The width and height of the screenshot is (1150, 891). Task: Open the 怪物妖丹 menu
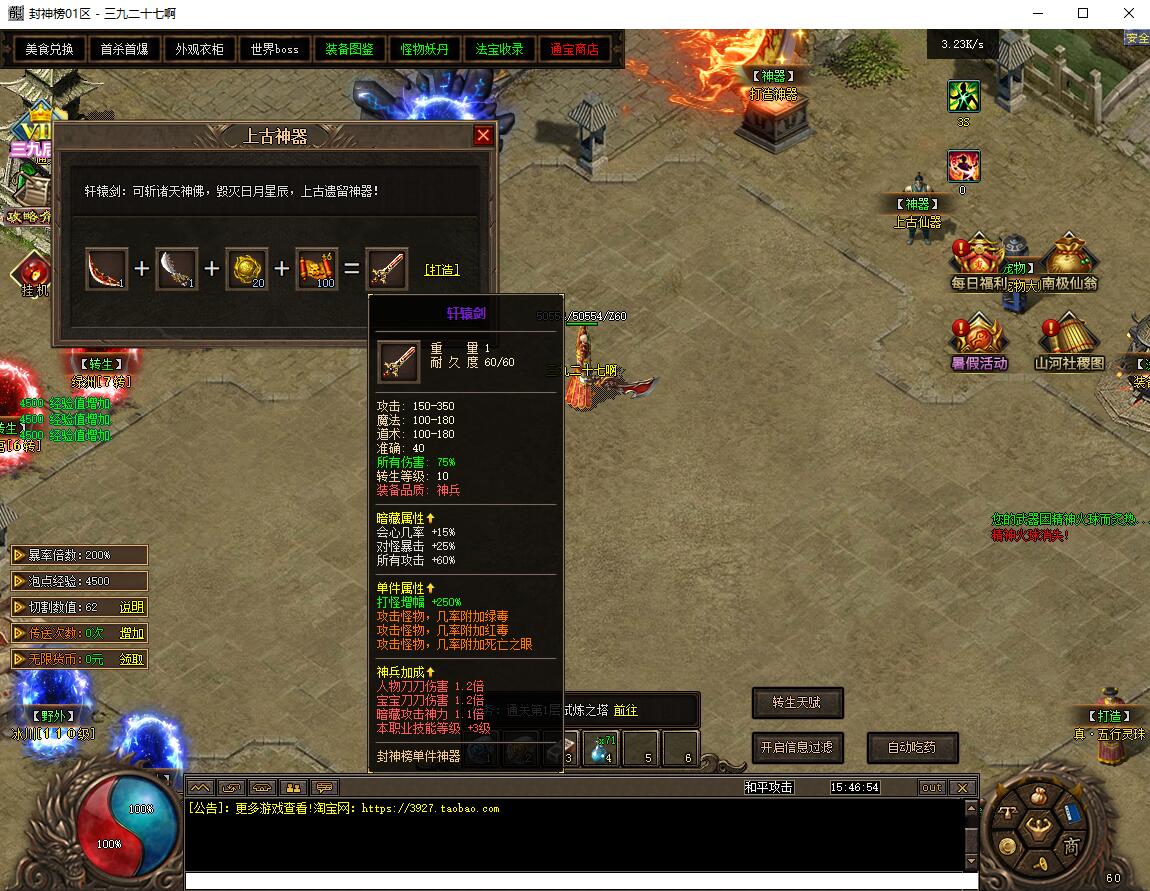pyautogui.click(x=425, y=49)
